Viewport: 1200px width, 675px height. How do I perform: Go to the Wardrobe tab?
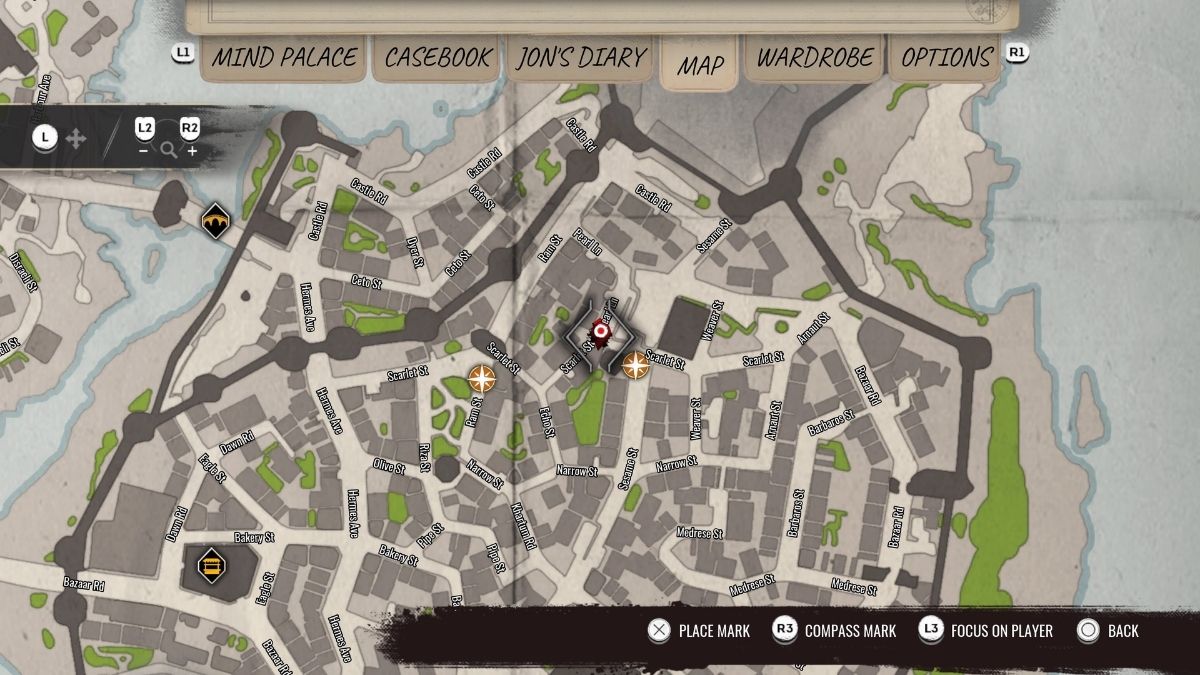click(814, 59)
